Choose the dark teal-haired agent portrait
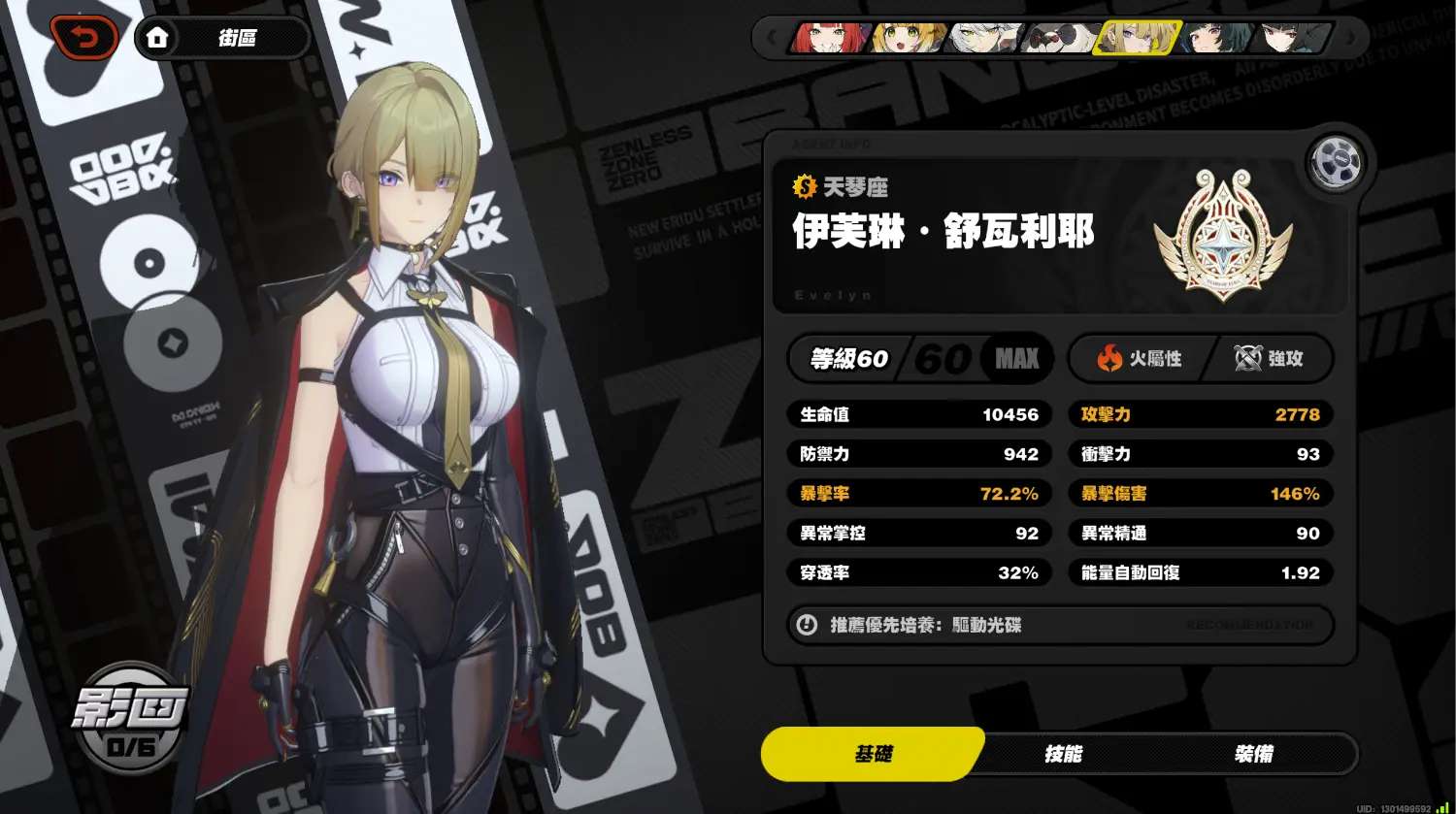 click(x=1213, y=39)
